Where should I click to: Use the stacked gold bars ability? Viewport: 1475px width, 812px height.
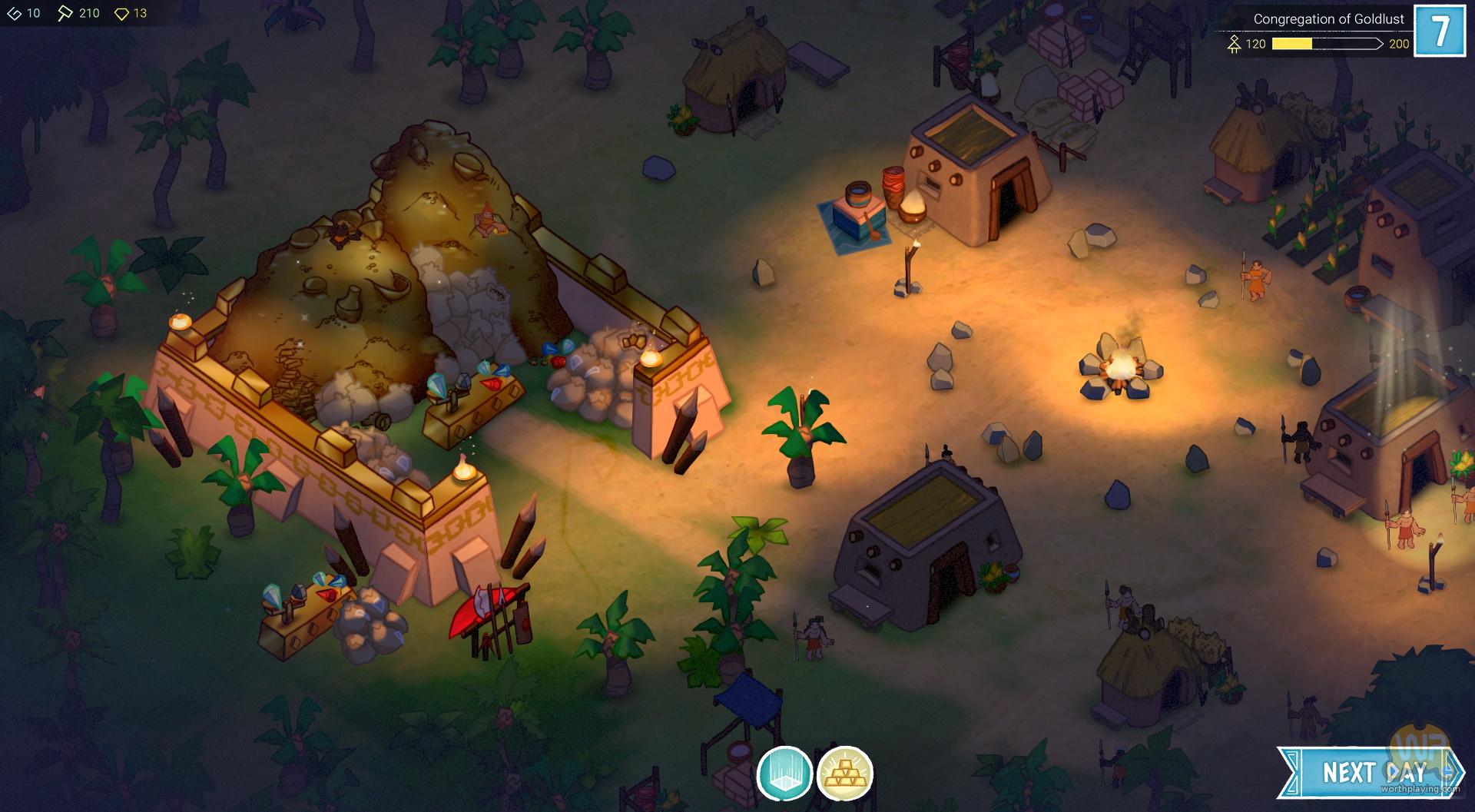point(844,774)
